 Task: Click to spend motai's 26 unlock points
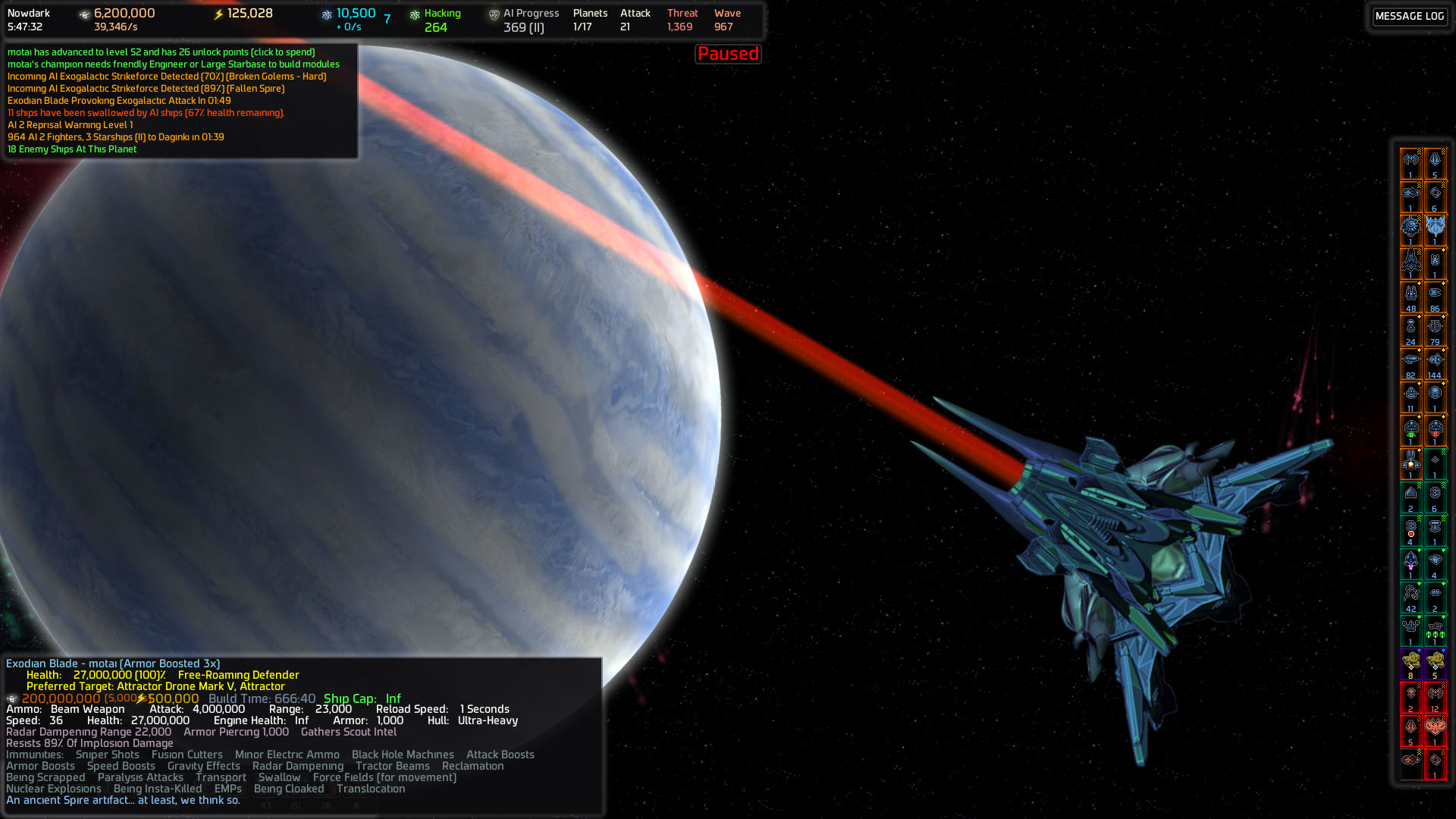(x=159, y=52)
